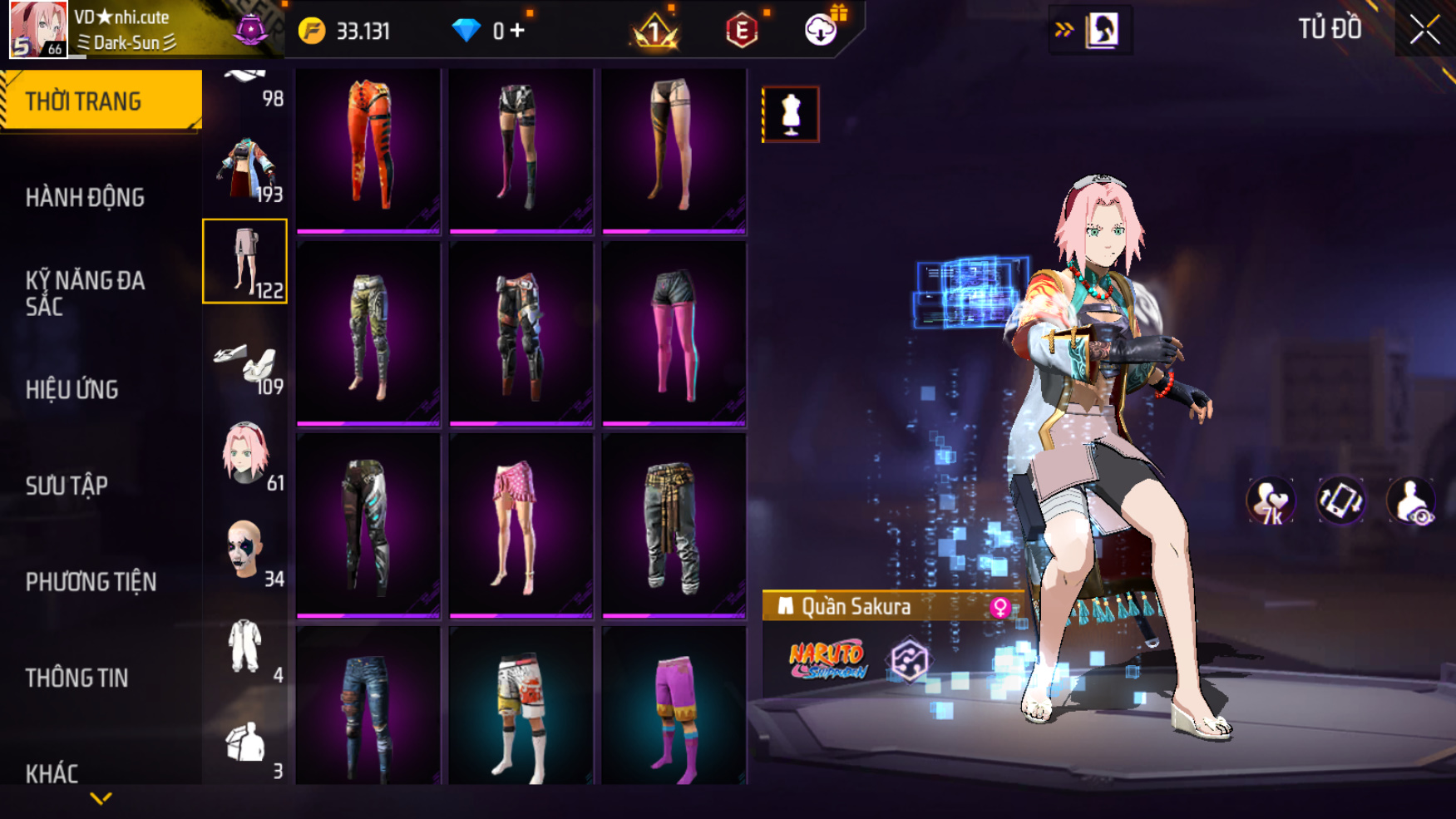This screenshot has height=819, width=1456.
Task: Go to the Phương Tiện tab
Action: (x=91, y=582)
